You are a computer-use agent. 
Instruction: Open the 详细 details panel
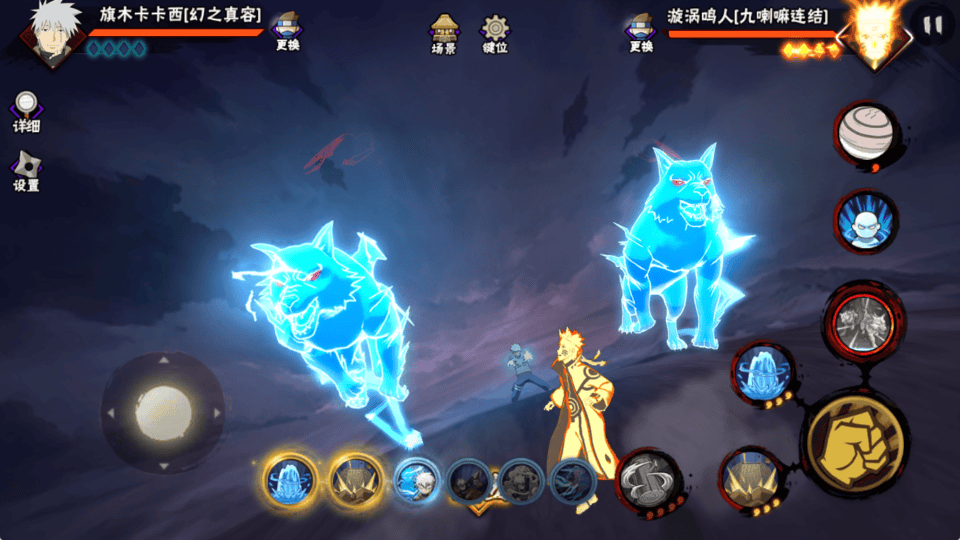pos(26,111)
